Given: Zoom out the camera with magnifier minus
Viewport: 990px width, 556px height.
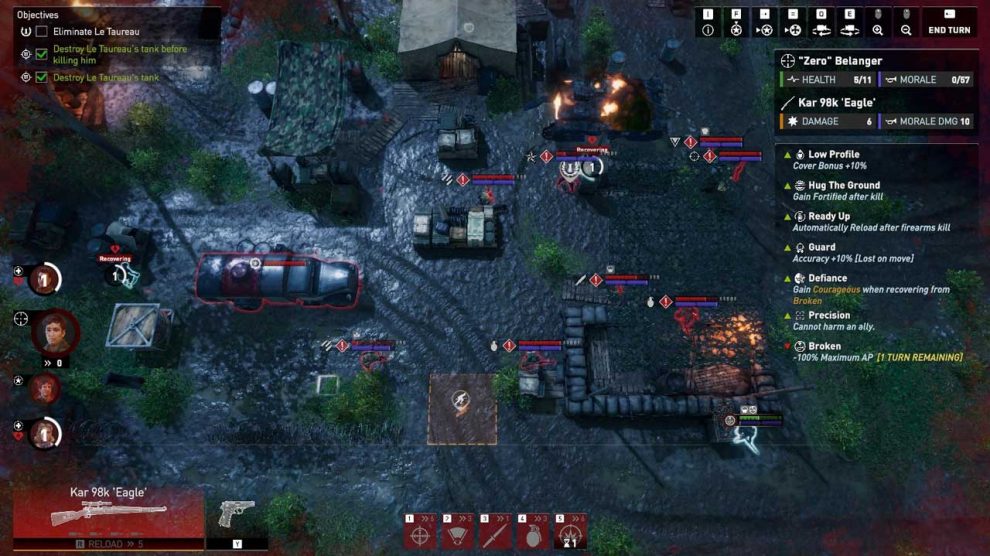Looking at the screenshot, I should point(906,30).
